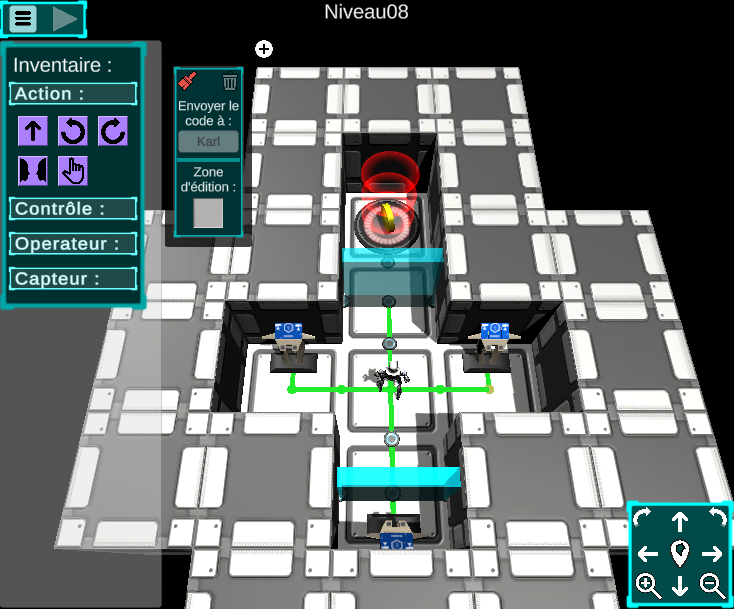Pick the move forward arrow action block
This screenshot has width=734, height=609.
(x=33, y=131)
